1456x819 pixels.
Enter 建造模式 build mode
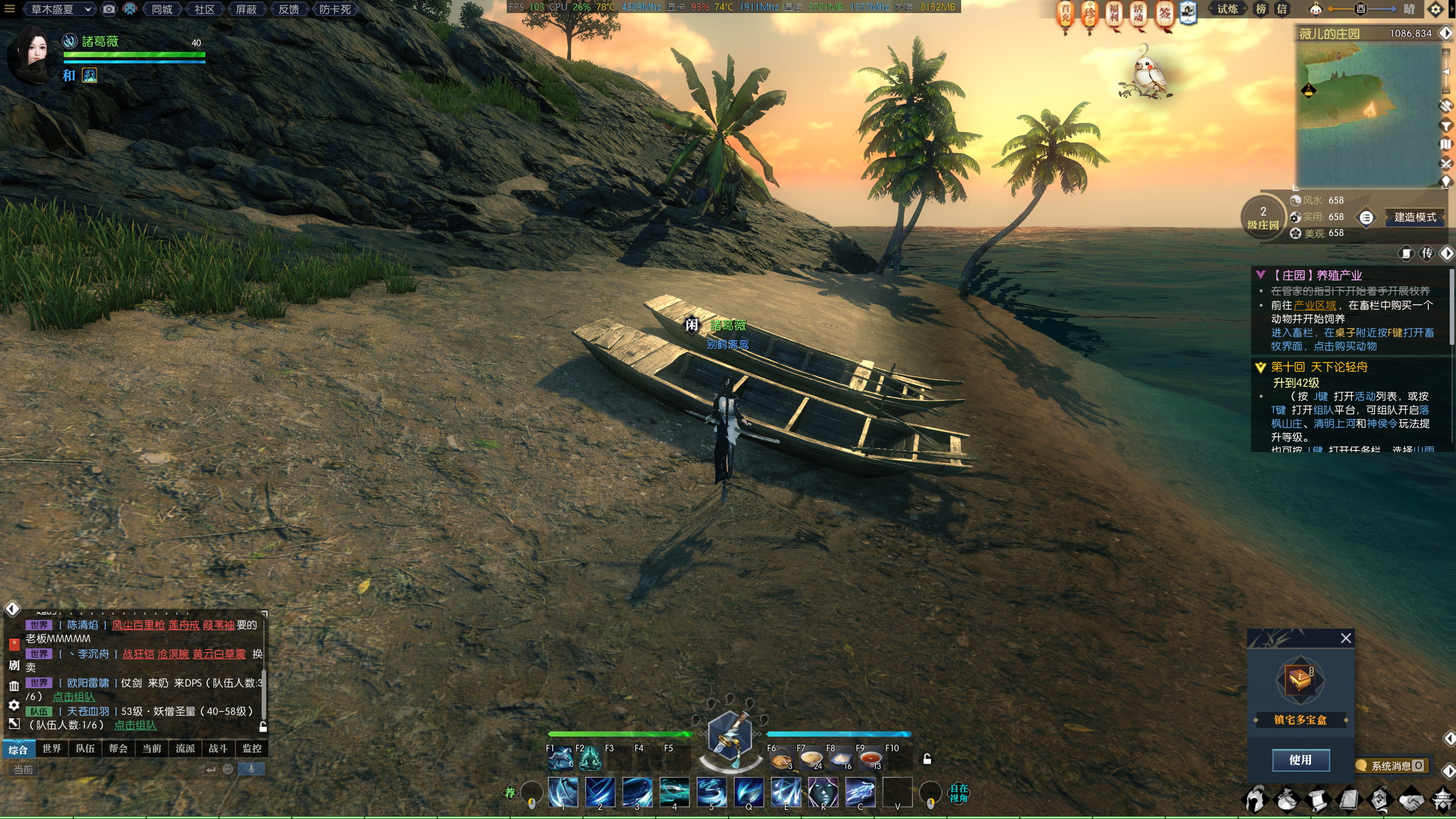[1415, 217]
